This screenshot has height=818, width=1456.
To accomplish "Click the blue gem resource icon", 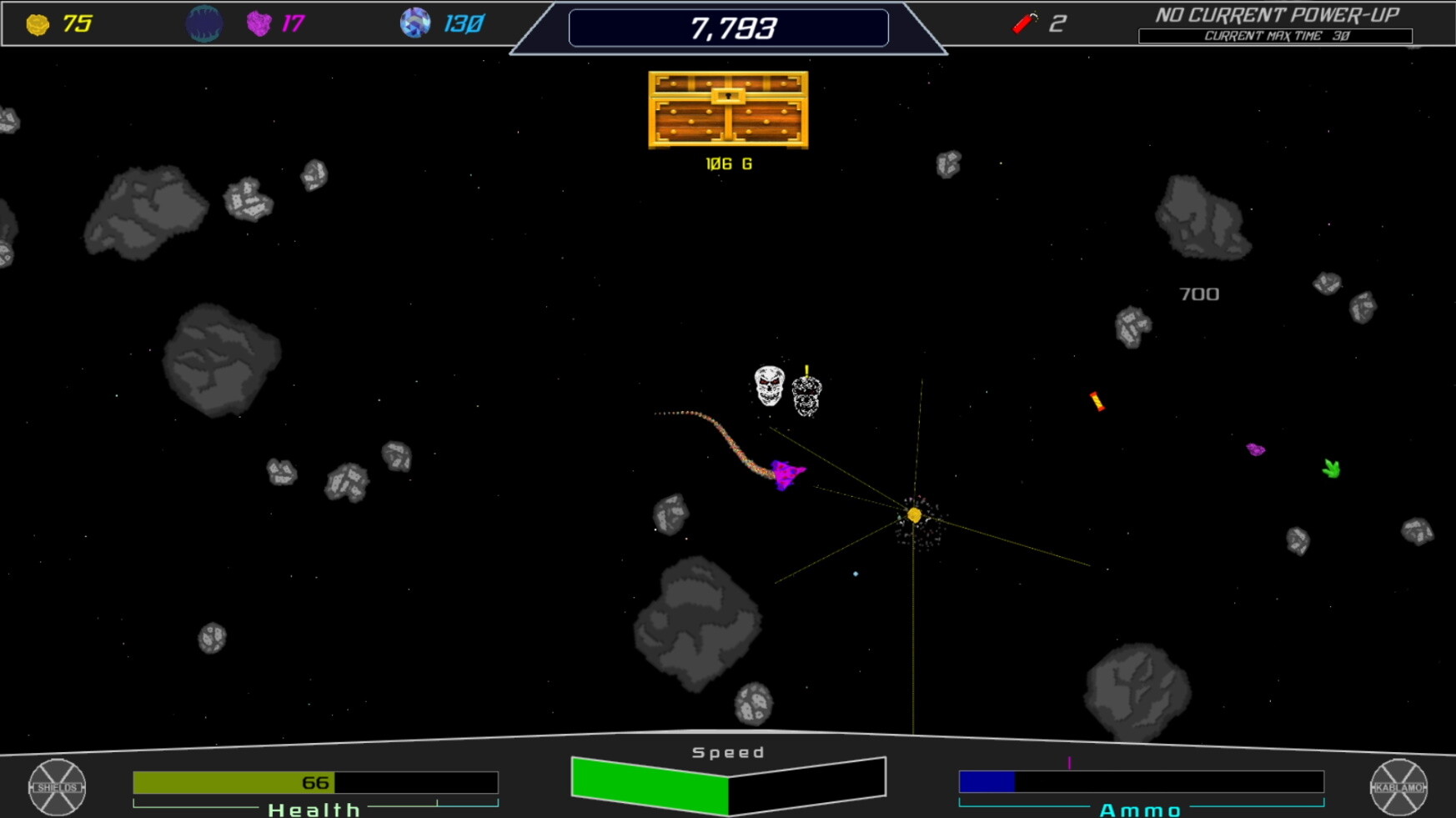I will (414, 23).
